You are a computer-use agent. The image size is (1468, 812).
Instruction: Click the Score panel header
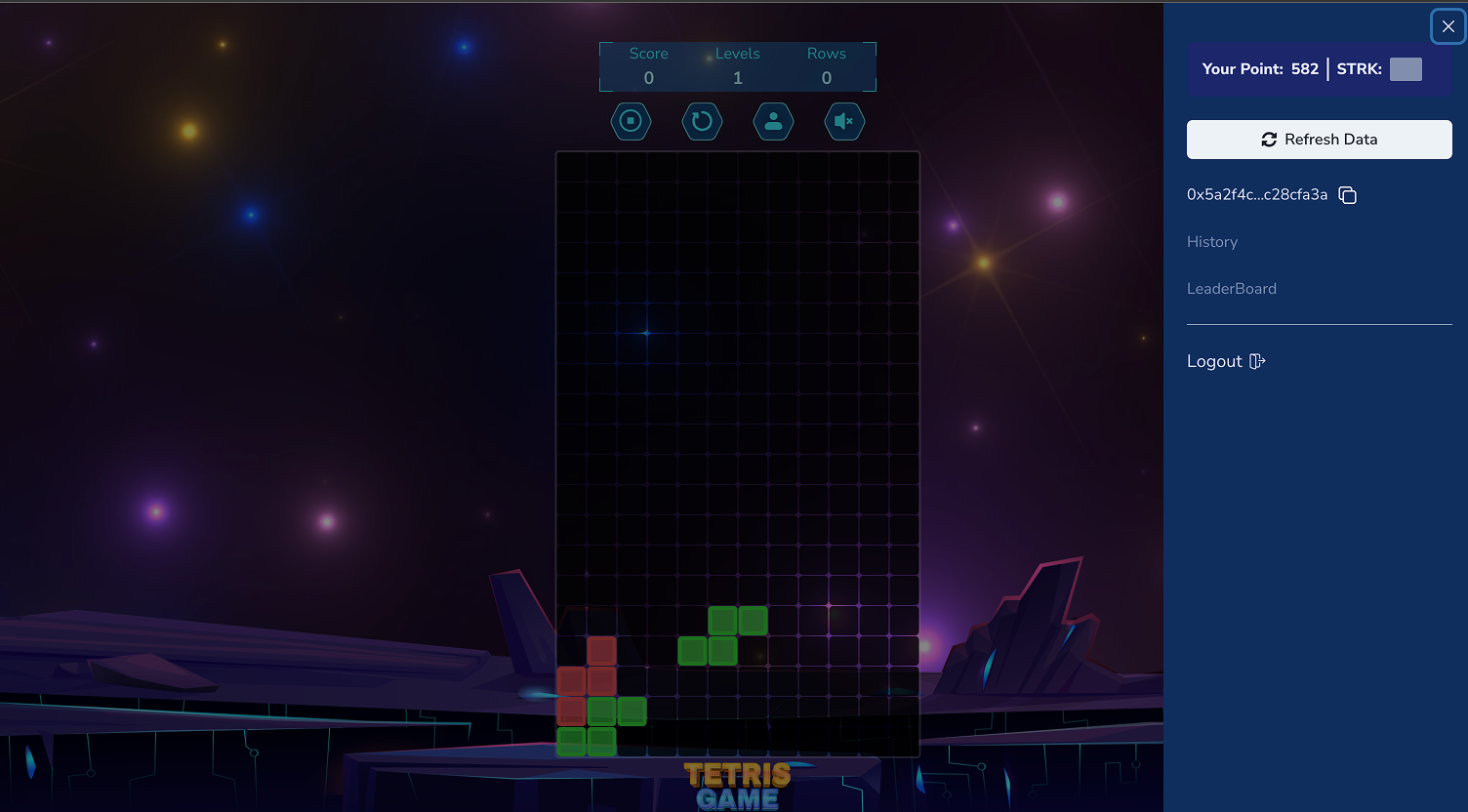648,54
